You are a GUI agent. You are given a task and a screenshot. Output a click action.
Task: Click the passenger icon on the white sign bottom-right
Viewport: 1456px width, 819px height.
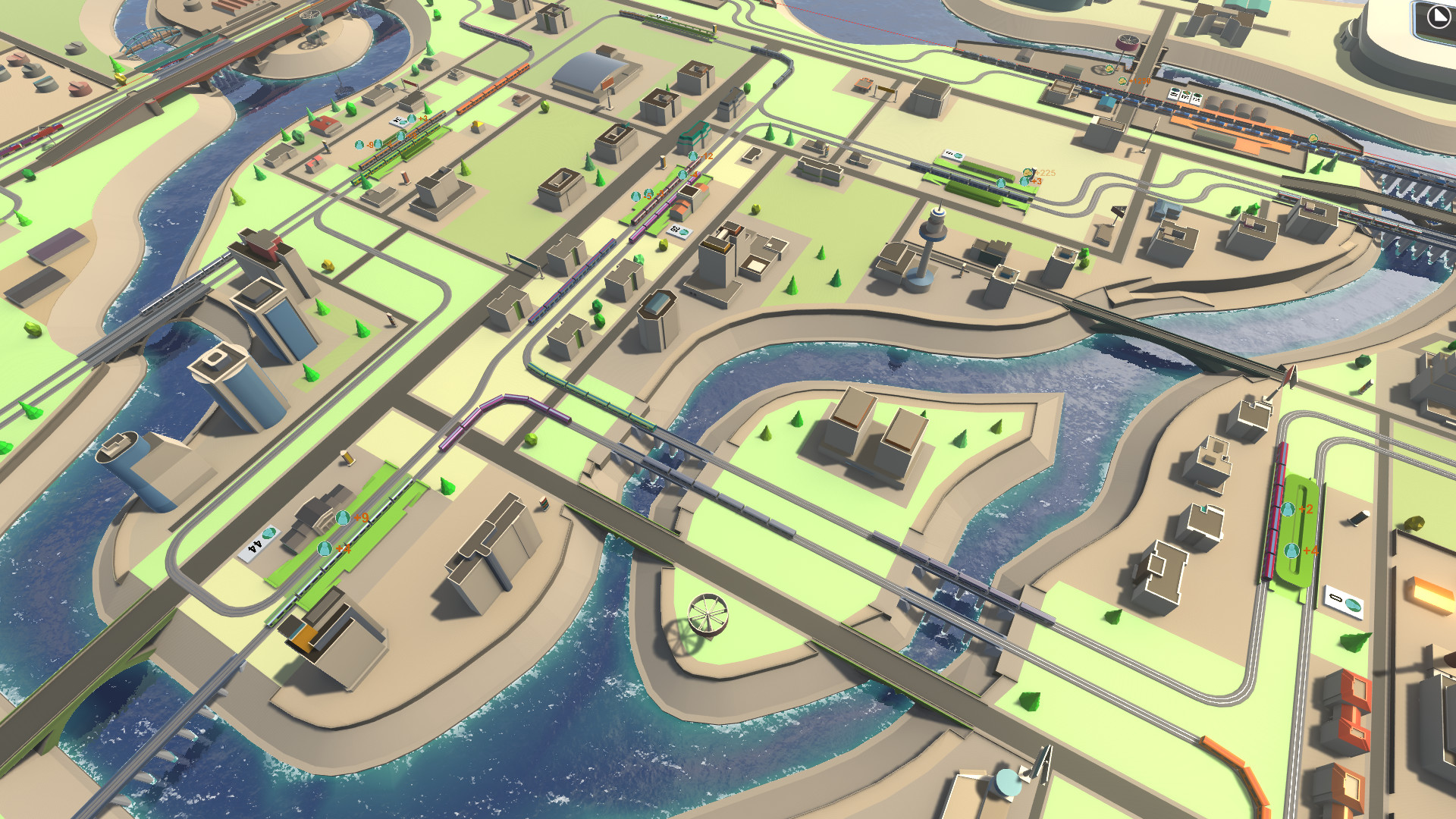tap(1352, 604)
